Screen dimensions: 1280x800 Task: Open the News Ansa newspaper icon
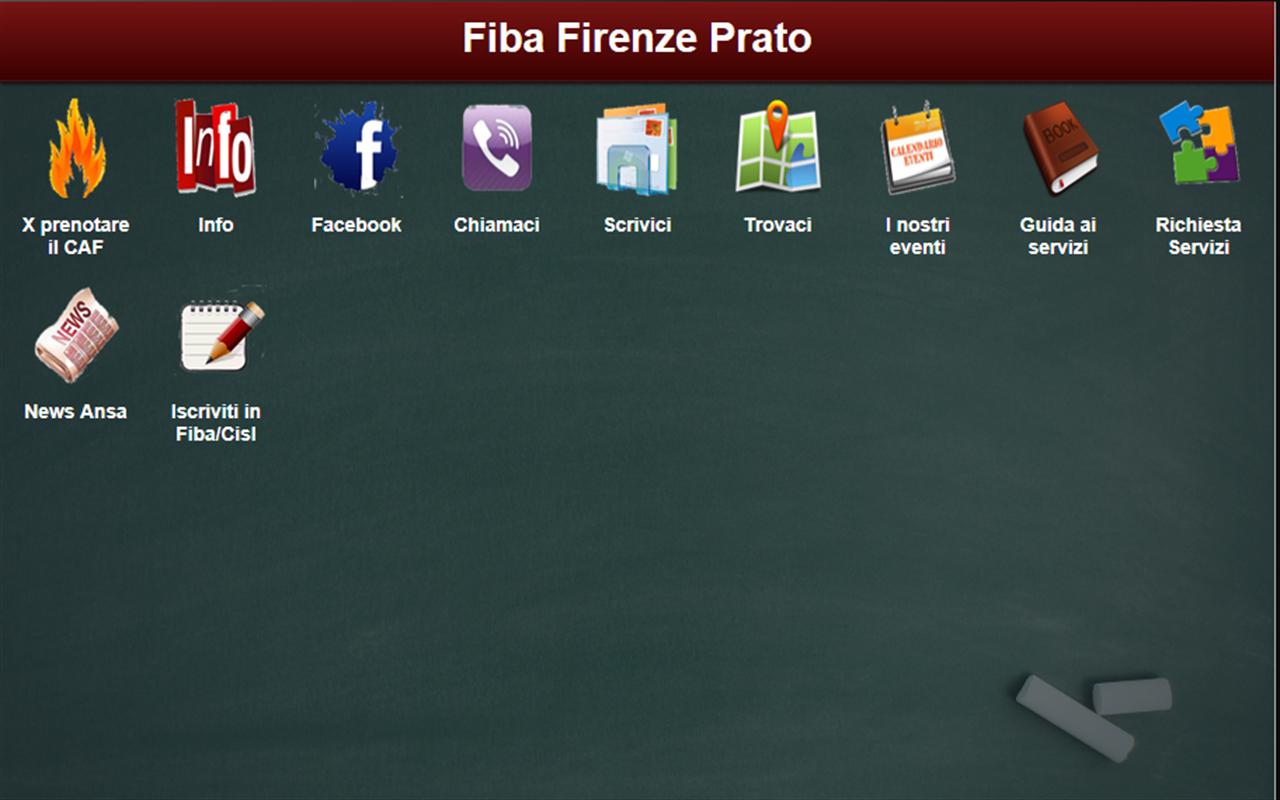tap(77, 337)
